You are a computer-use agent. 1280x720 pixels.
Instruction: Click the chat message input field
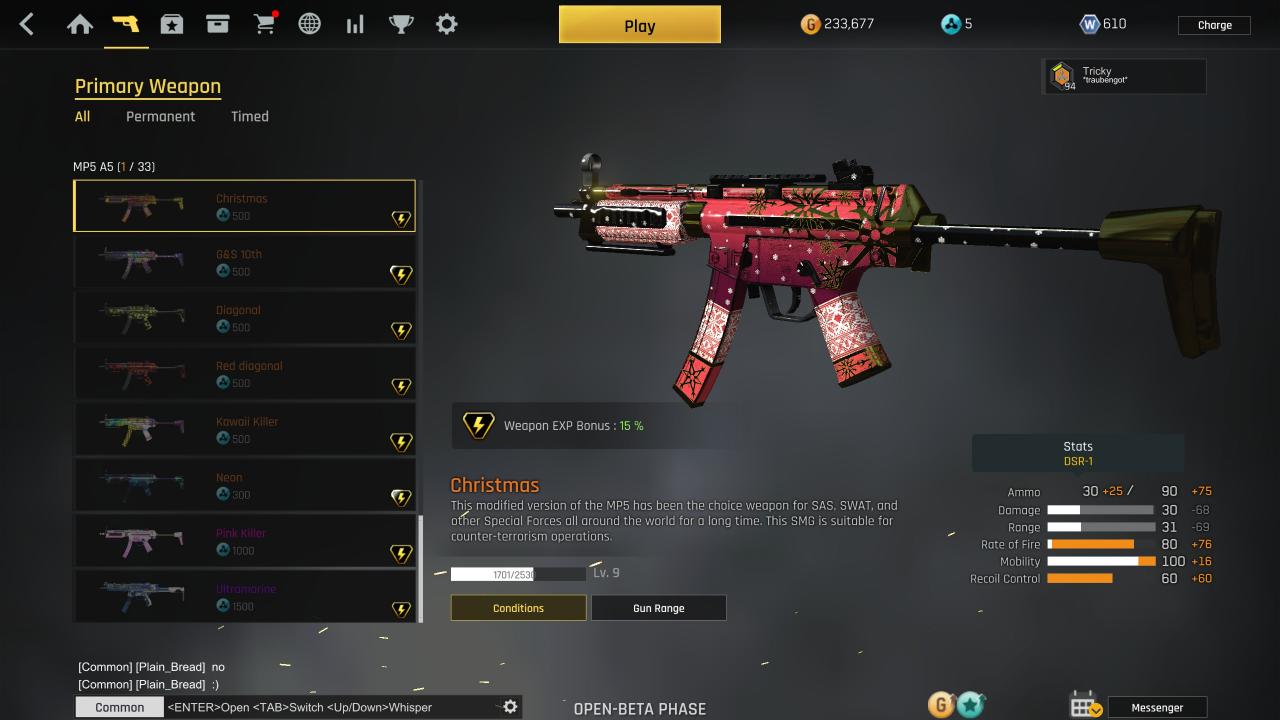330,707
